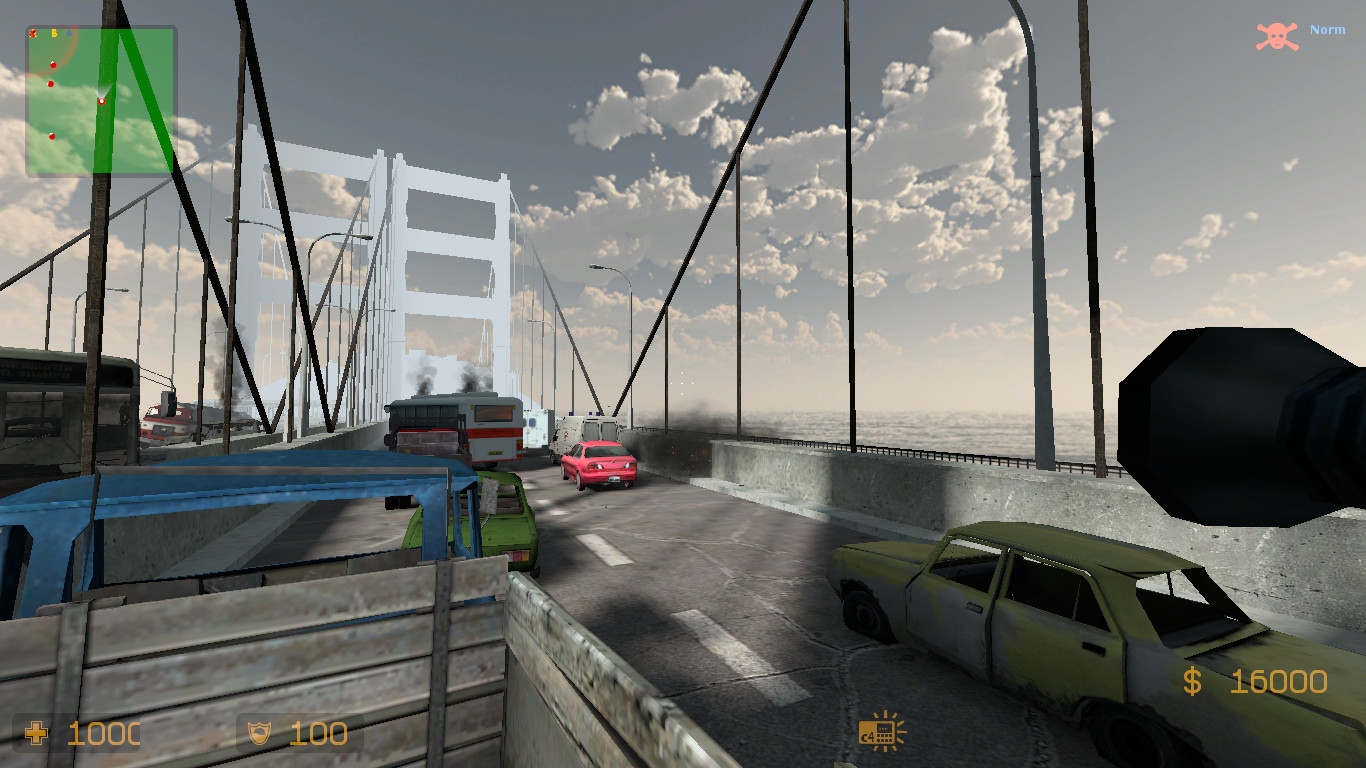Click the blue player triangle on the radar
1366x768 pixels.
point(70,32)
